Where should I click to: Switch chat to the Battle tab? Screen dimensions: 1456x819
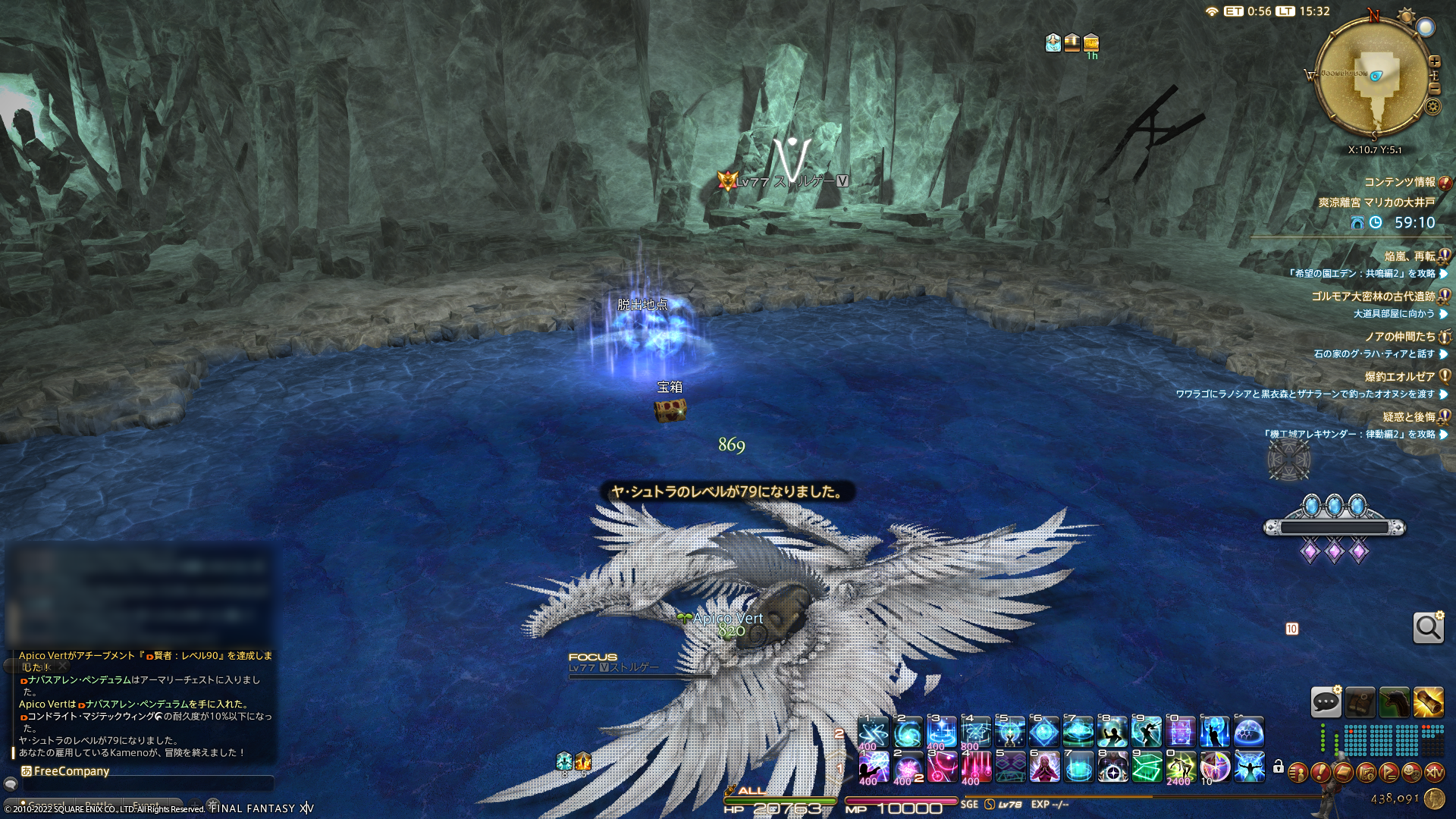99,805
